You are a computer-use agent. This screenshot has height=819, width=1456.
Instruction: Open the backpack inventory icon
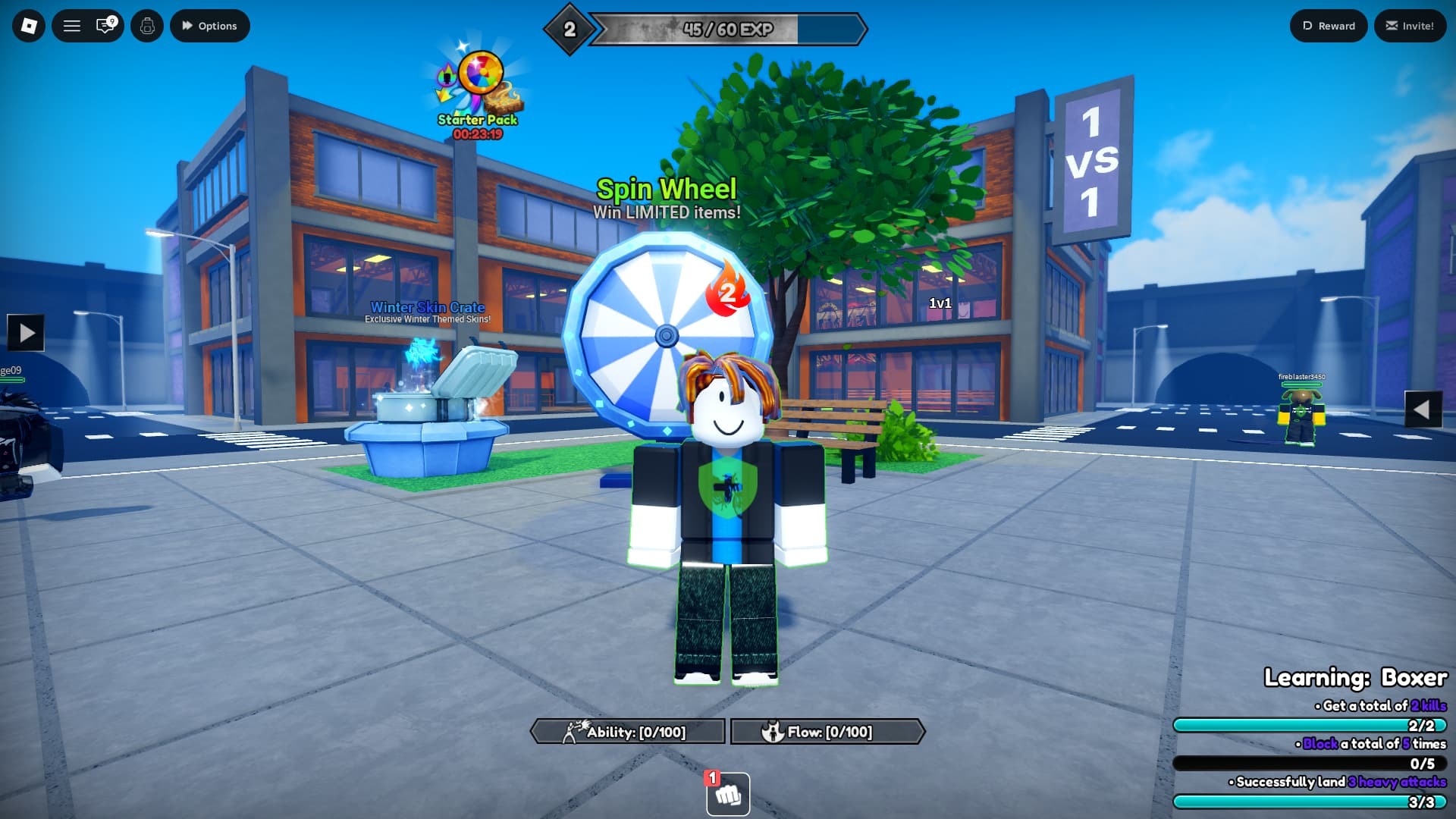coord(147,25)
